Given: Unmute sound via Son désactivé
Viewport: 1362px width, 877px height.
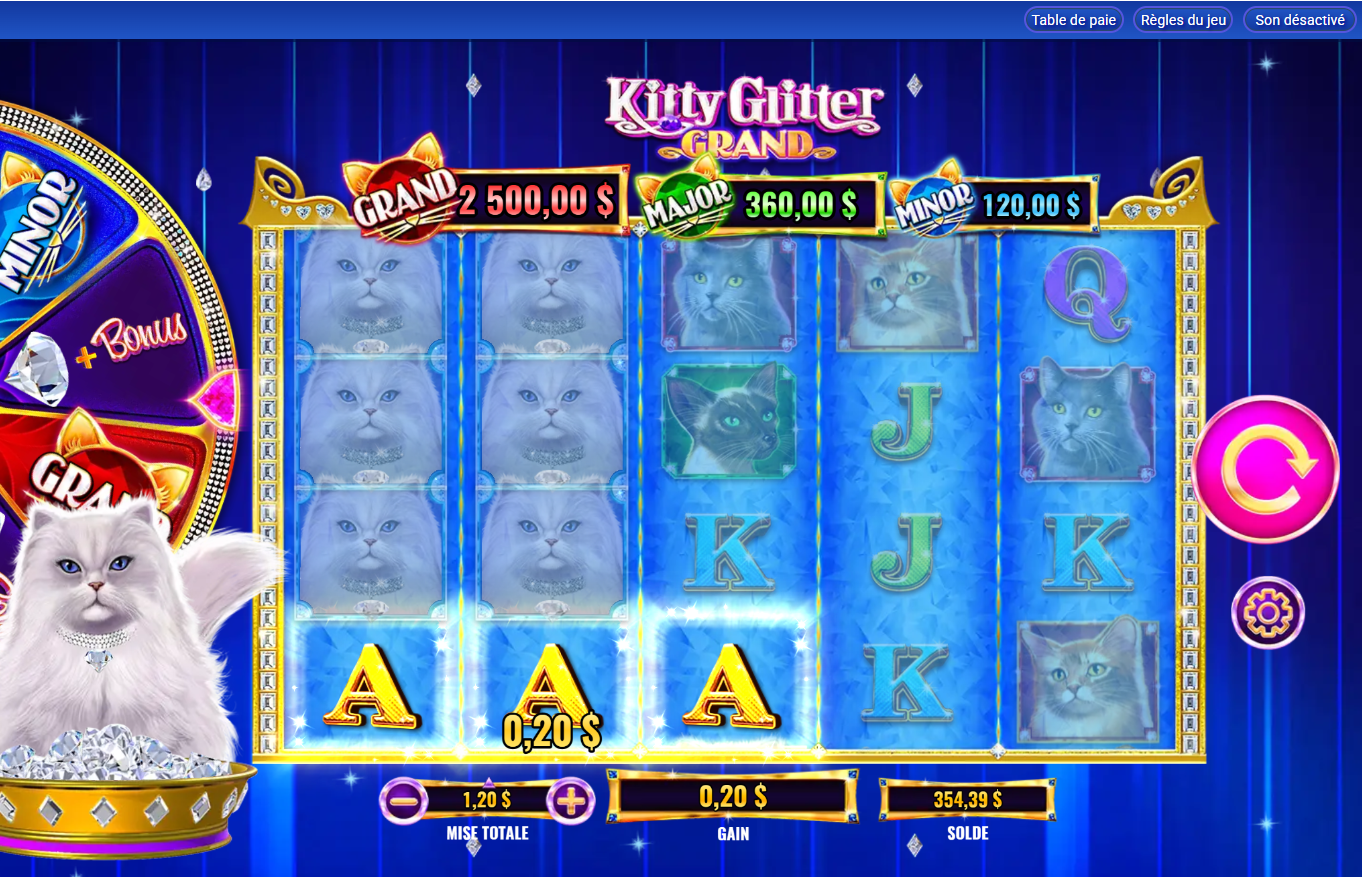Looking at the screenshot, I should (x=1299, y=19).
